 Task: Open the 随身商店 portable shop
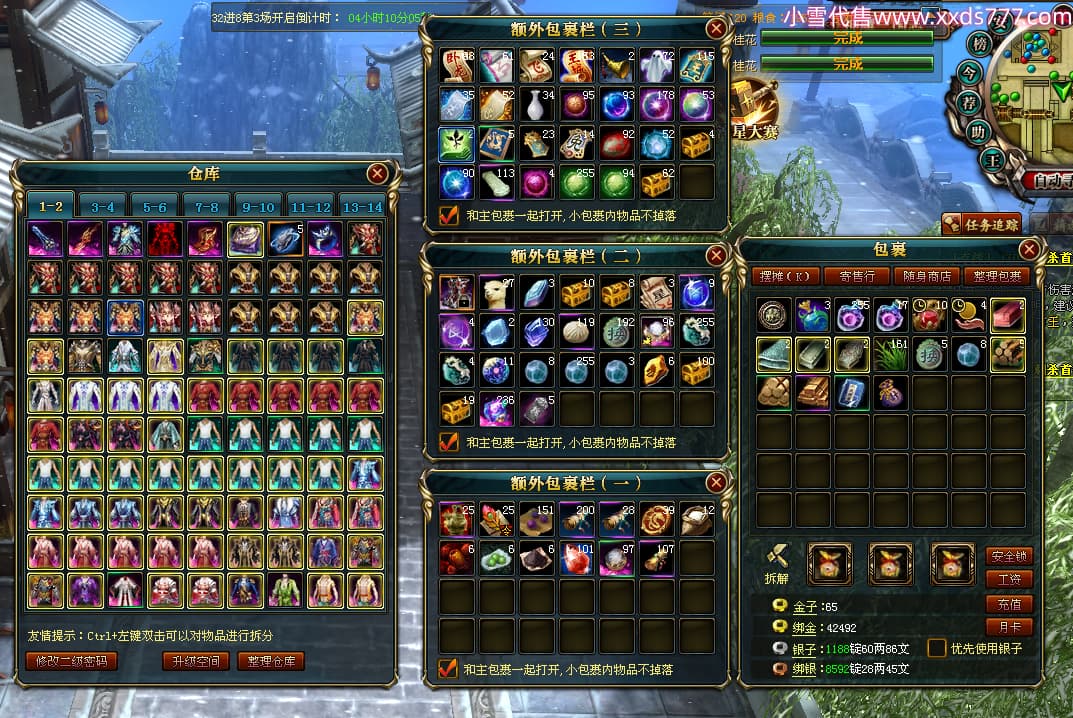(x=927, y=276)
